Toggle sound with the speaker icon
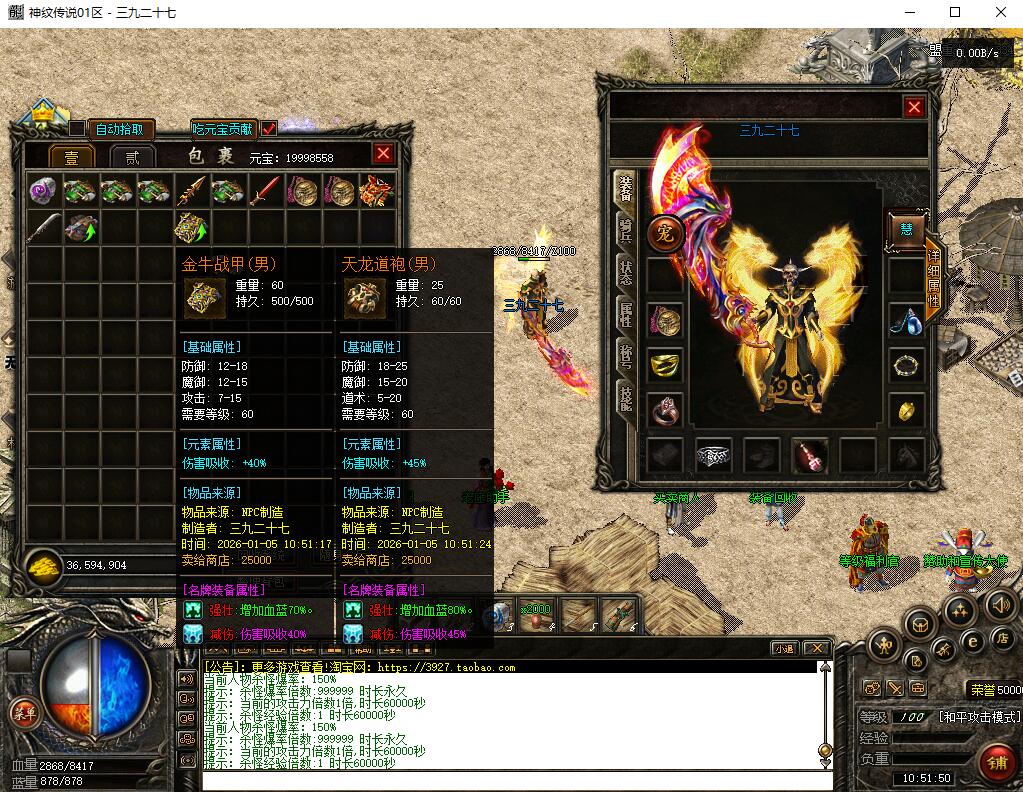The width and height of the screenshot is (1023, 792). [x=1000, y=604]
